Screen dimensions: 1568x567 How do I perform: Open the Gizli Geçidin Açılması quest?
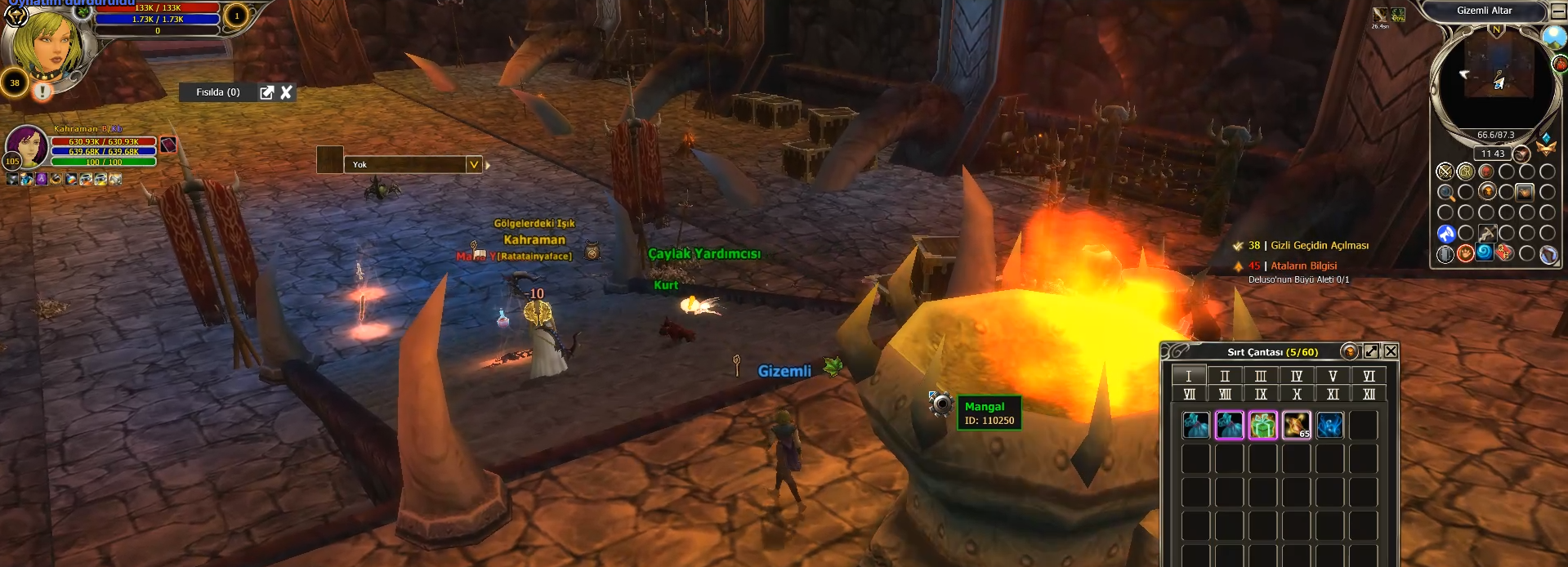[1319, 246]
